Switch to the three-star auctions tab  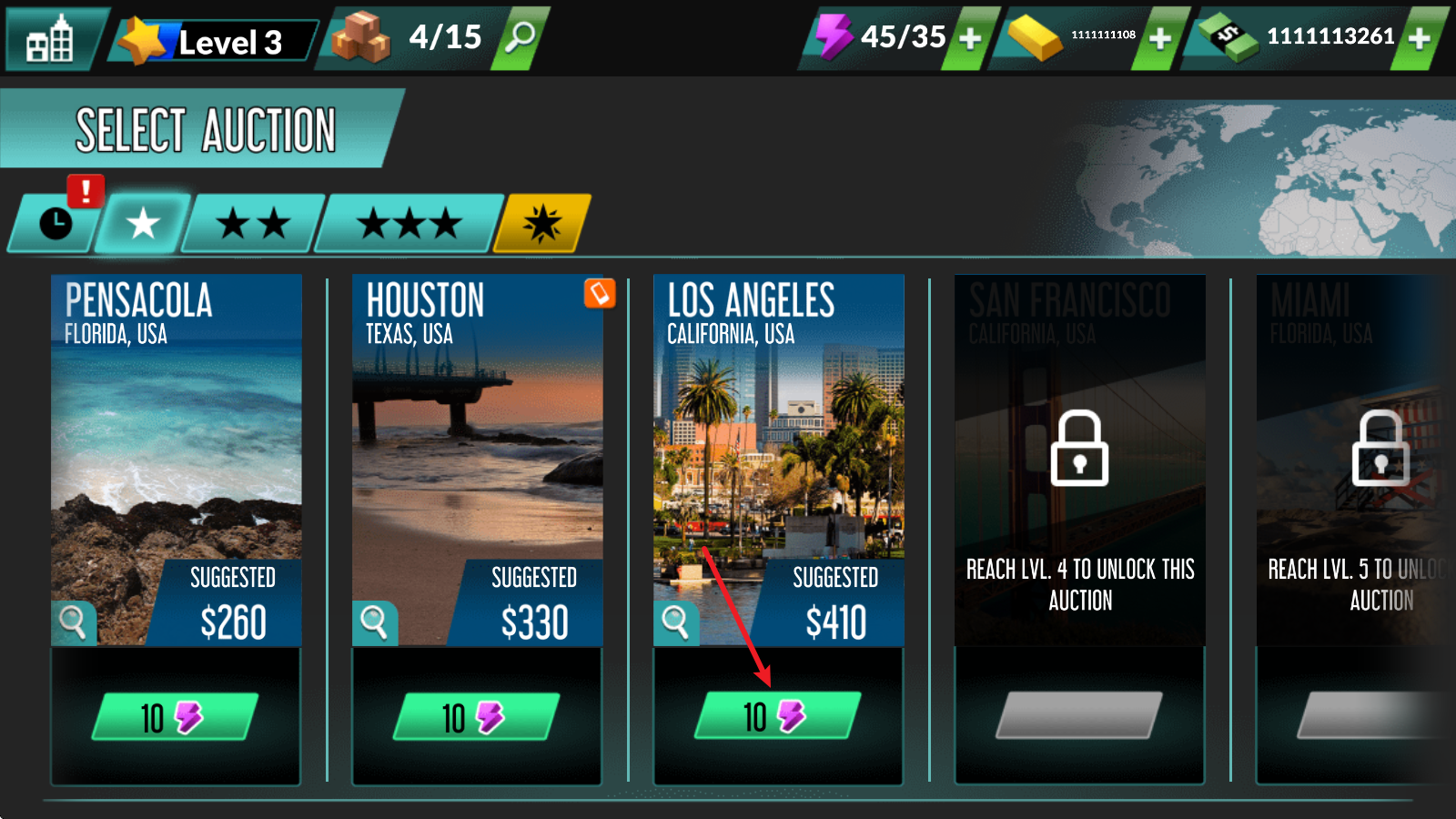[x=409, y=223]
